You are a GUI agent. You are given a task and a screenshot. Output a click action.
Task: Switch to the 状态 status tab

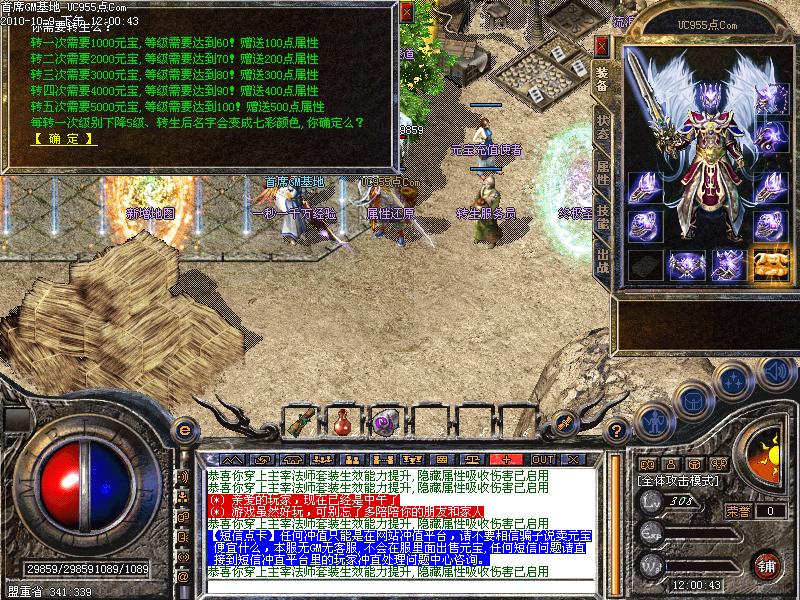[x=602, y=126]
